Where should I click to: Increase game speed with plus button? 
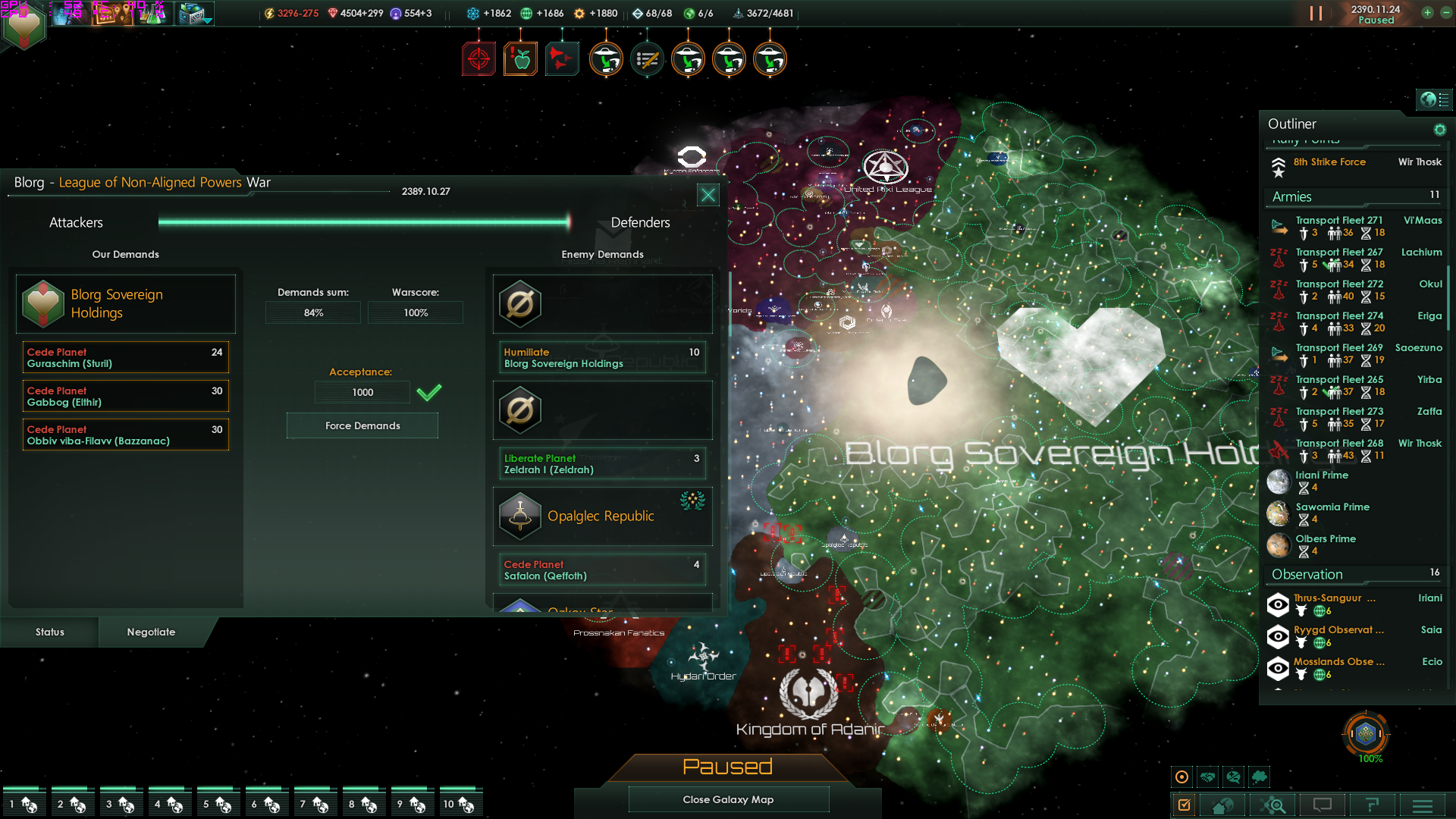[x=1427, y=13]
